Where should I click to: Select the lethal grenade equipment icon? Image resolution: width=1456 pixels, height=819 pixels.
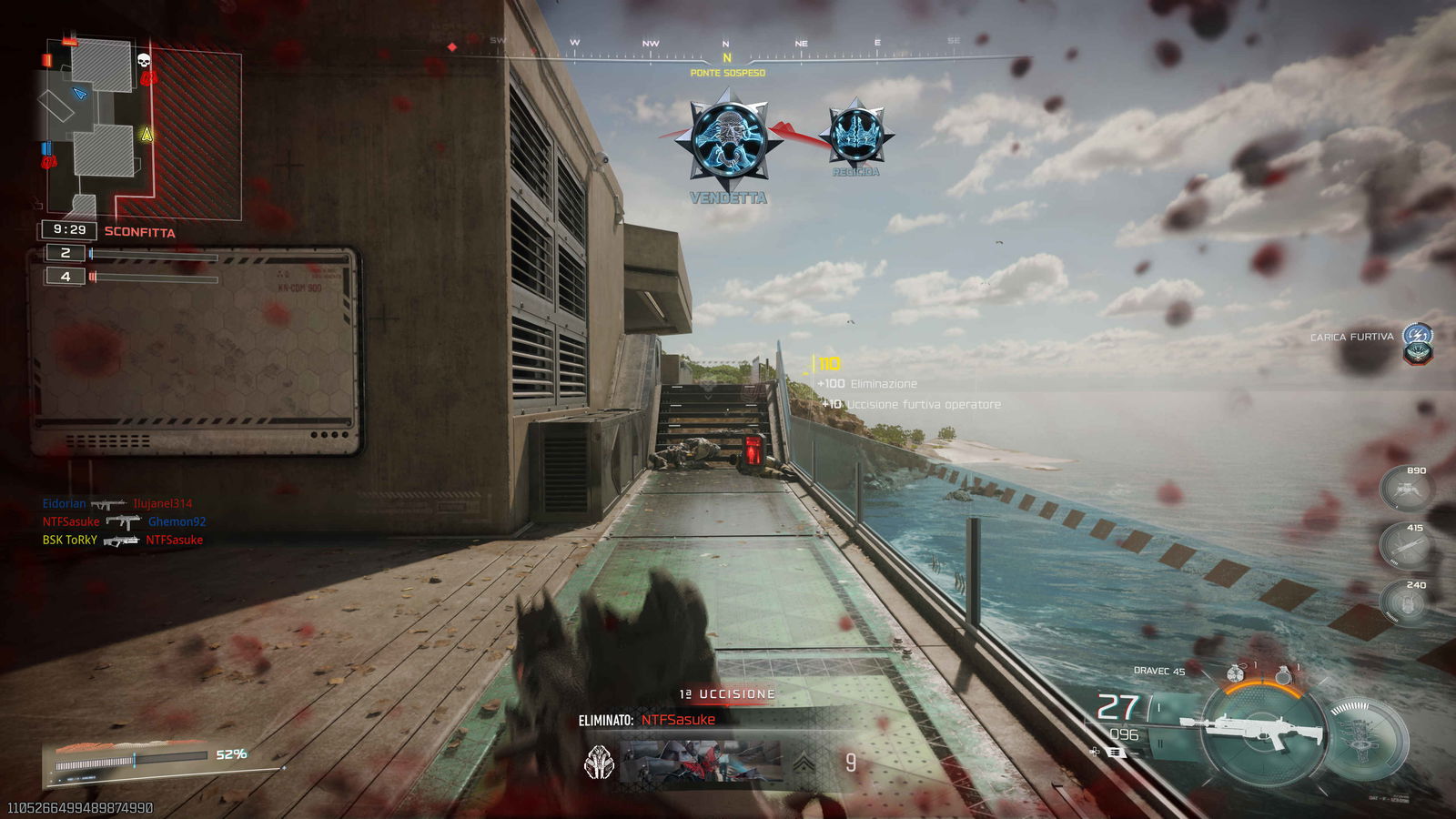click(x=1283, y=674)
